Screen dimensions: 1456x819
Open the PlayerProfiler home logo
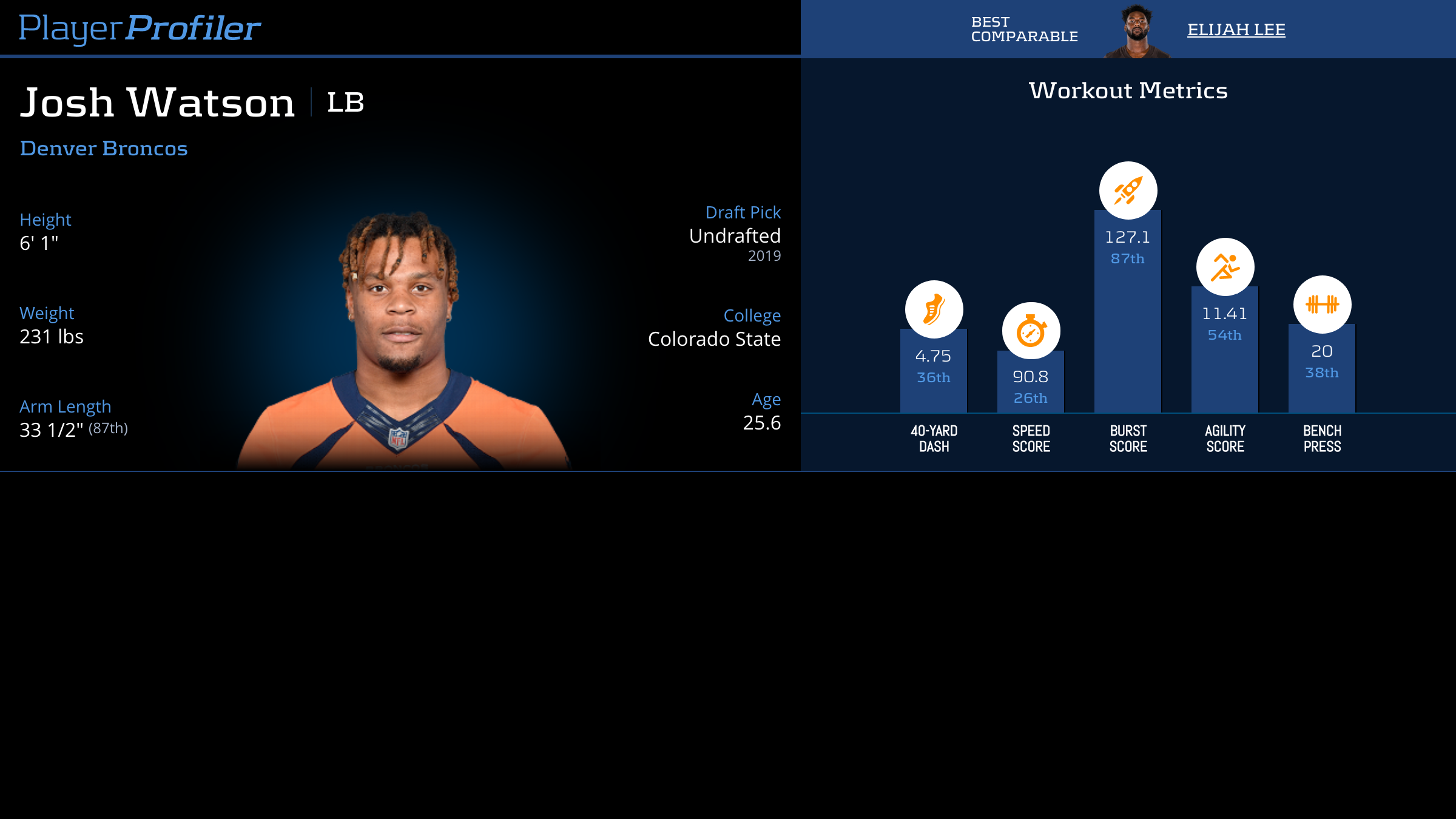pyautogui.click(x=140, y=28)
